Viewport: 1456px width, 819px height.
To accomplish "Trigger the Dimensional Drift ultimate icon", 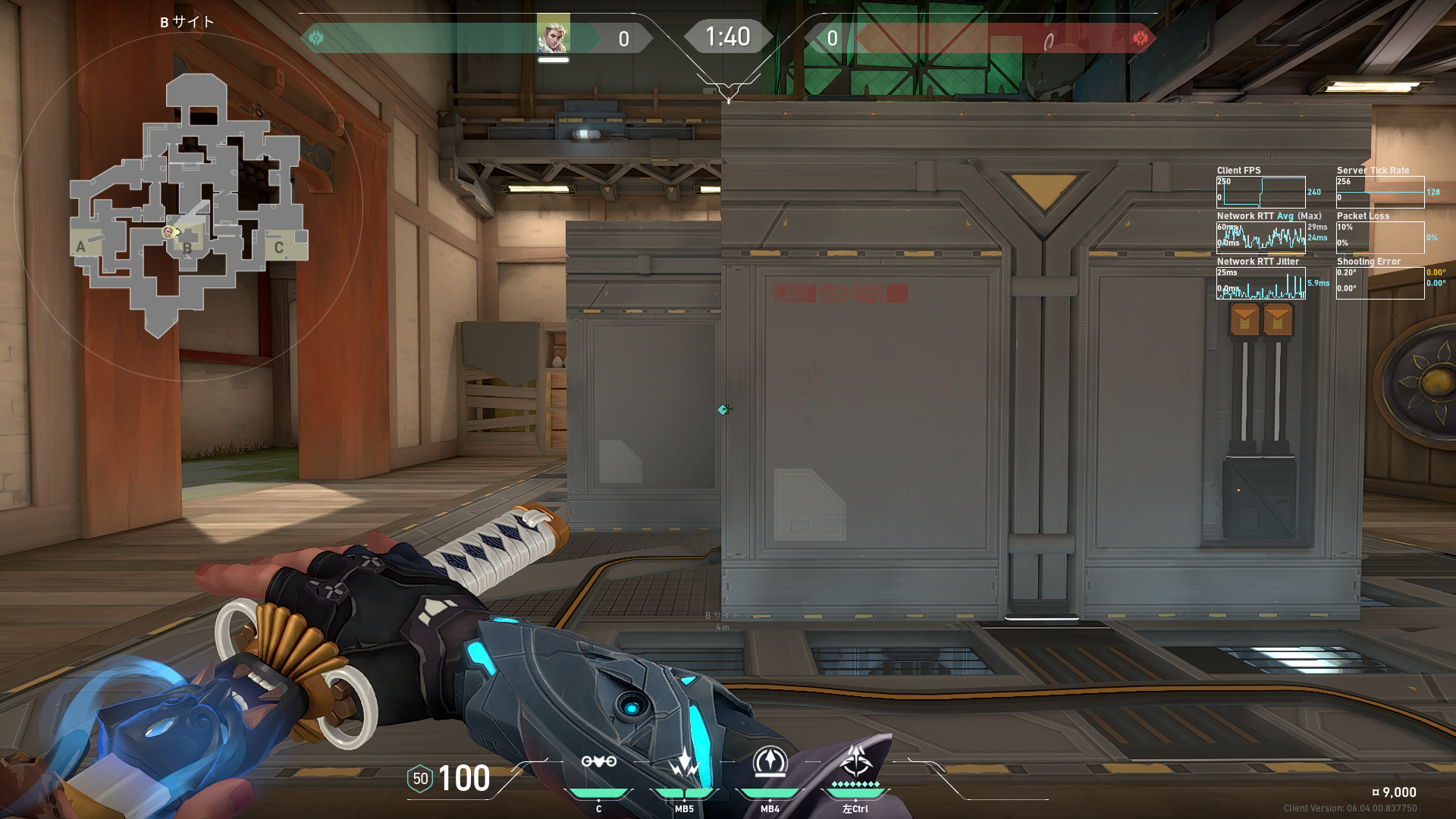I will 856,761.
